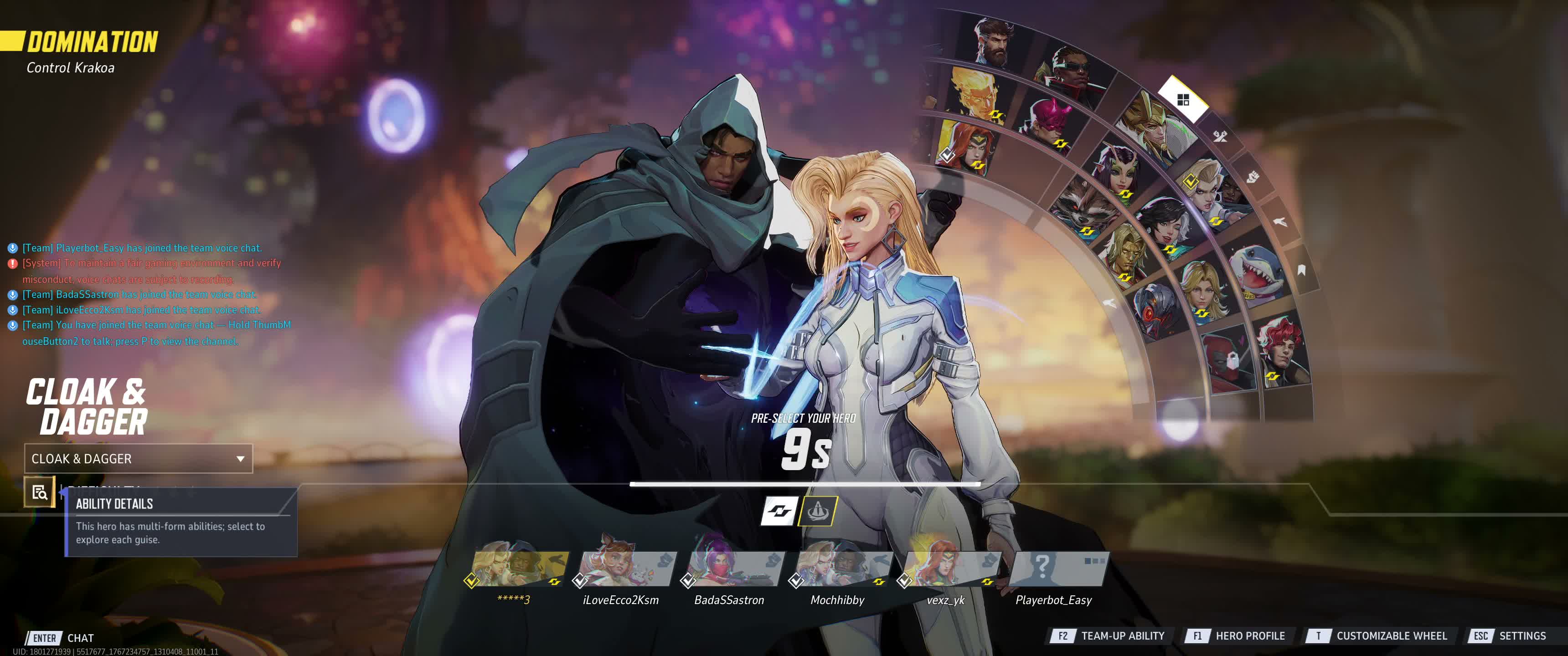Open the ability details magnifier icon
The height and width of the screenshot is (656, 1568).
(x=40, y=492)
